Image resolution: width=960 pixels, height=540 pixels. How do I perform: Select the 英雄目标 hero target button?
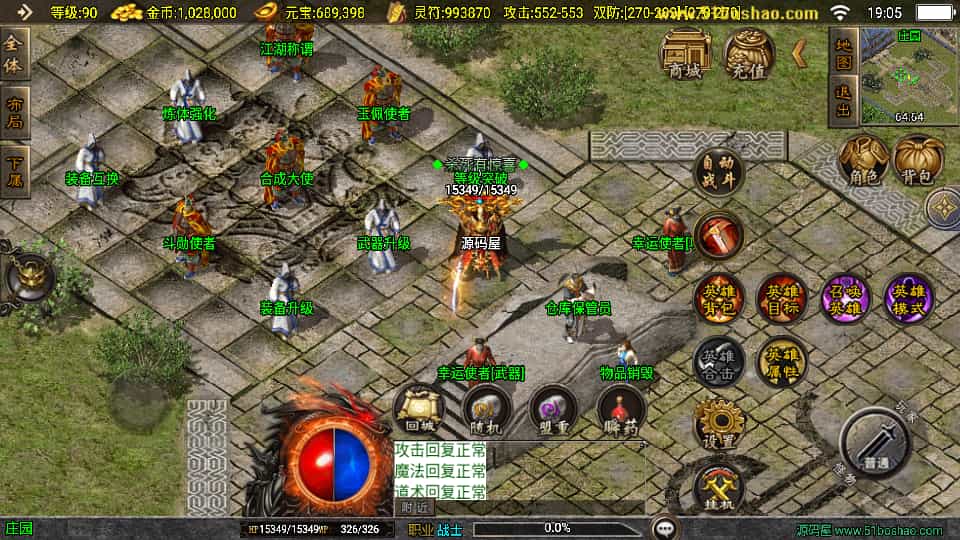[783, 297]
